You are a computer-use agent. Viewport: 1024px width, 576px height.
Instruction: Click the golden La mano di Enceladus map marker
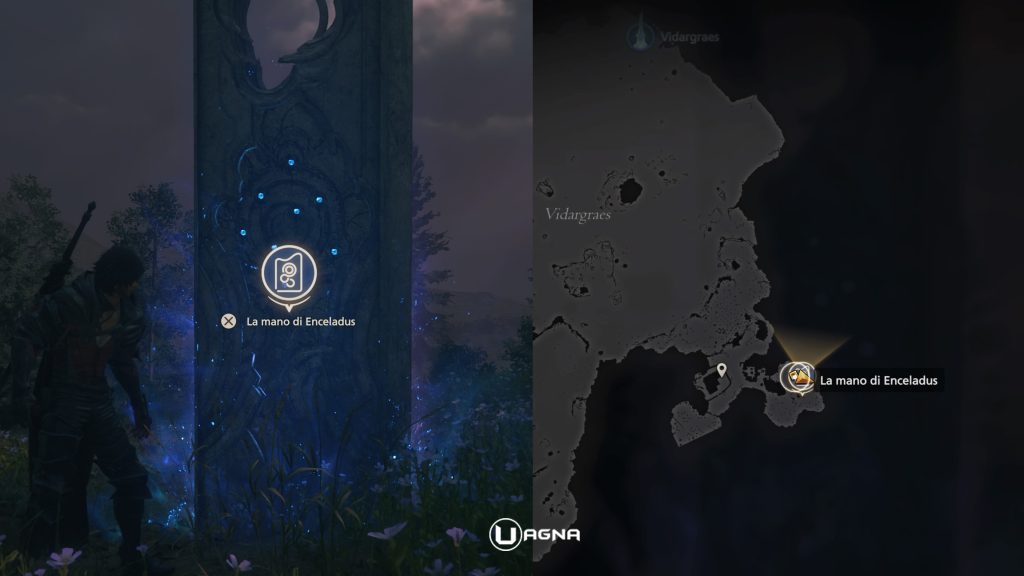click(x=797, y=378)
